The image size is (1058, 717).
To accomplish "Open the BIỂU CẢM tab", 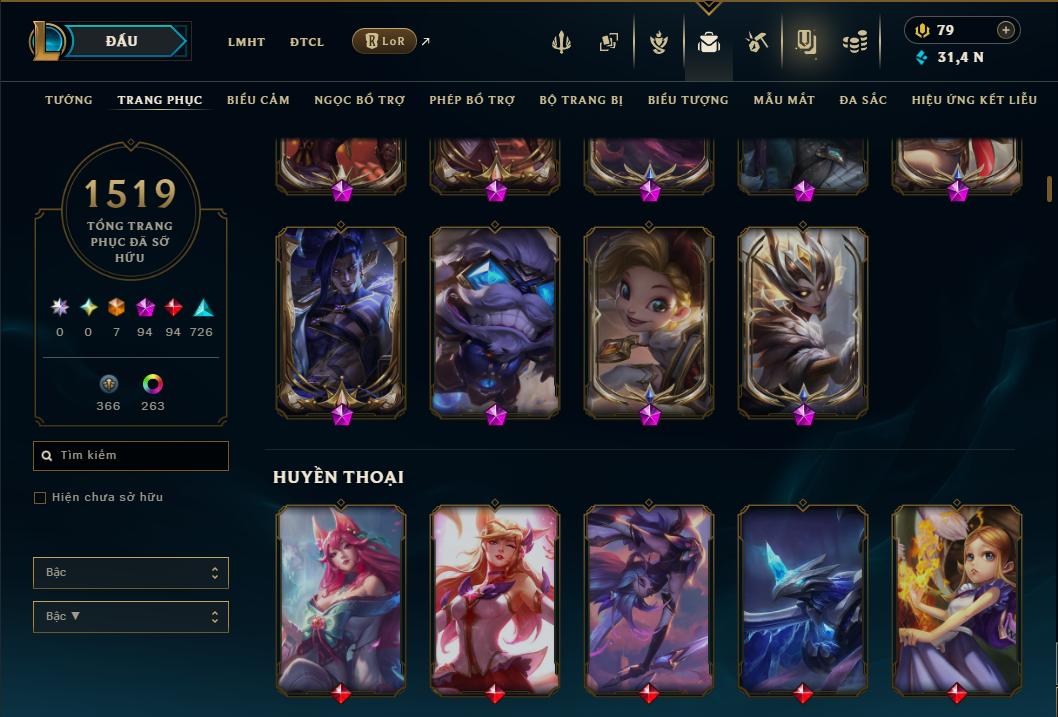I will (258, 100).
